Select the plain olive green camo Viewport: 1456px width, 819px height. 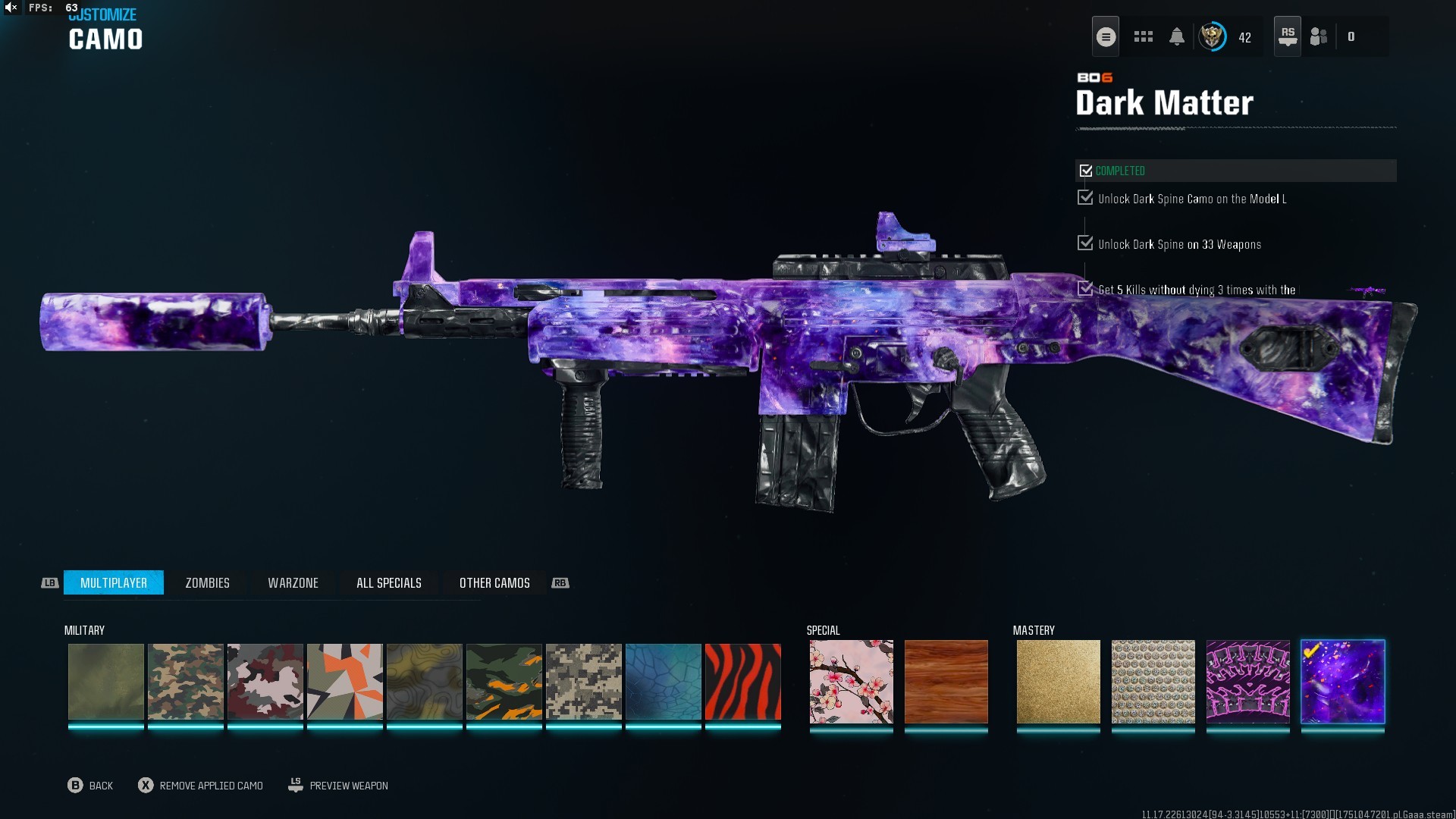coord(105,681)
